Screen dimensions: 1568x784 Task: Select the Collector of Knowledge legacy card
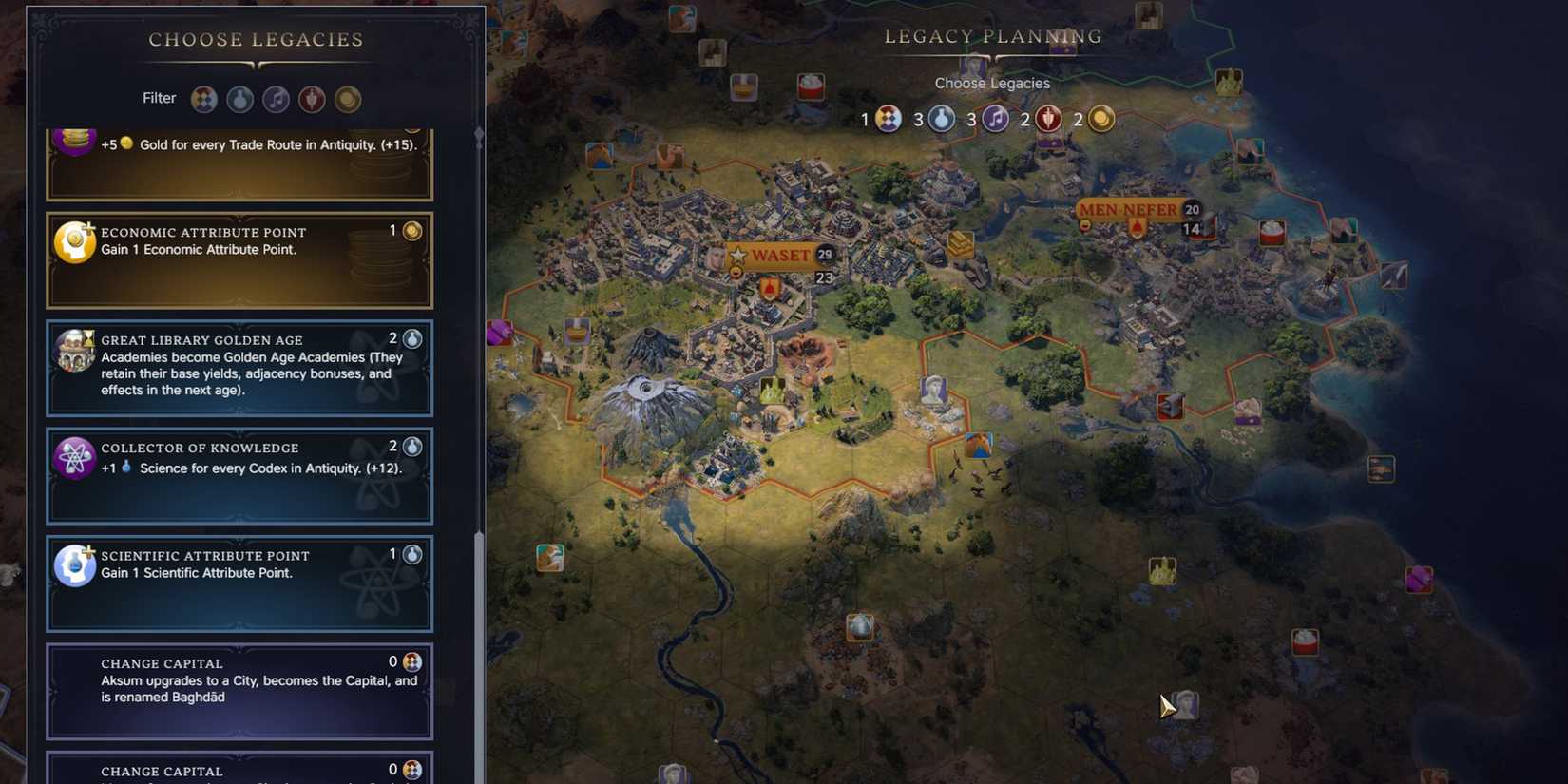pyautogui.click(x=238, y=475)
